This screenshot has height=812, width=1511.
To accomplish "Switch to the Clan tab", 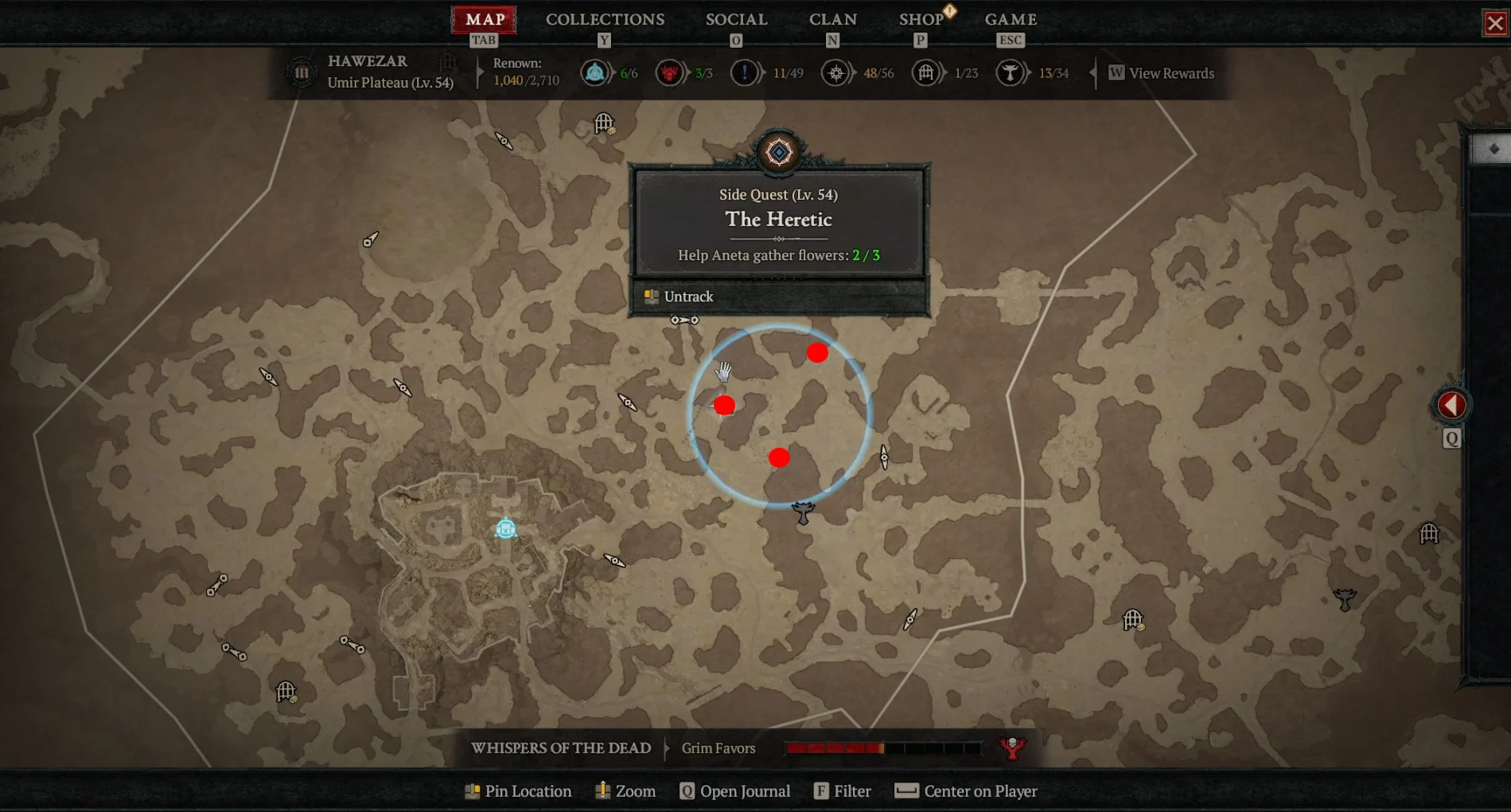I will coord(832,20).
